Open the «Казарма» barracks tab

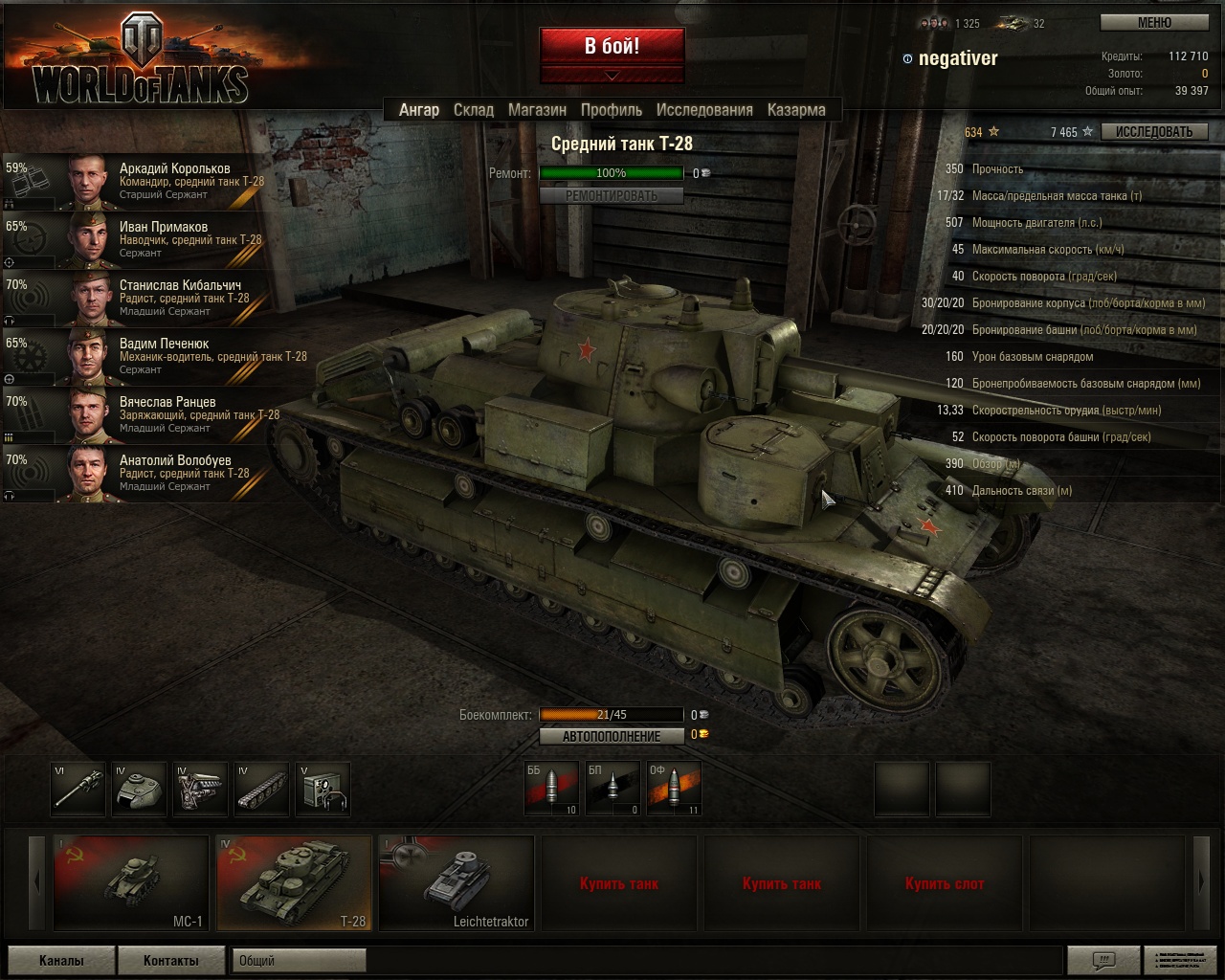point(796,110)
